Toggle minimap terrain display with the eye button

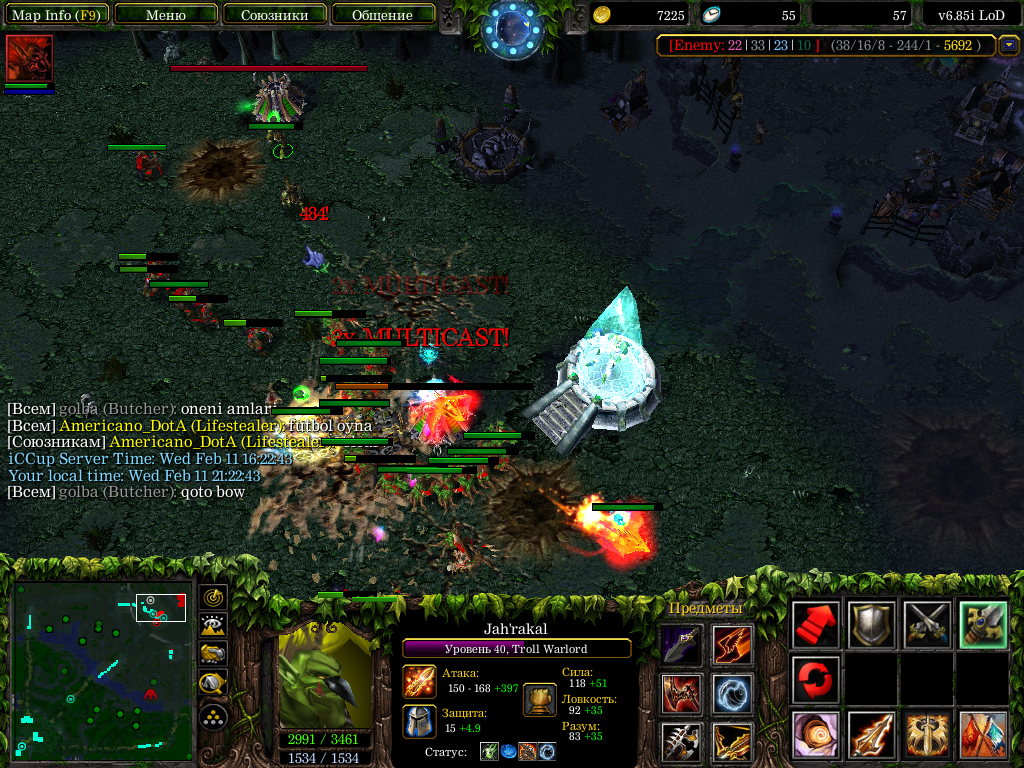coord(214,626)
